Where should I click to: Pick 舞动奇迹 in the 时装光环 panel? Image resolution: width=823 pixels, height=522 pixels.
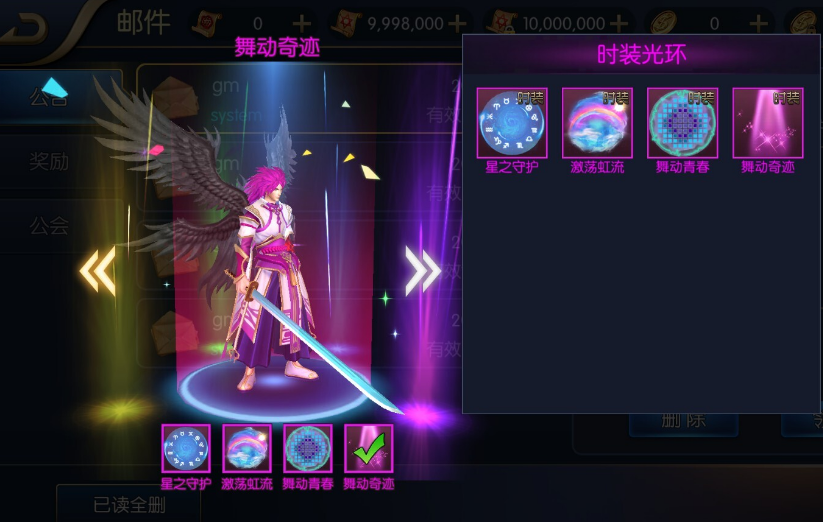click(767, 123)
